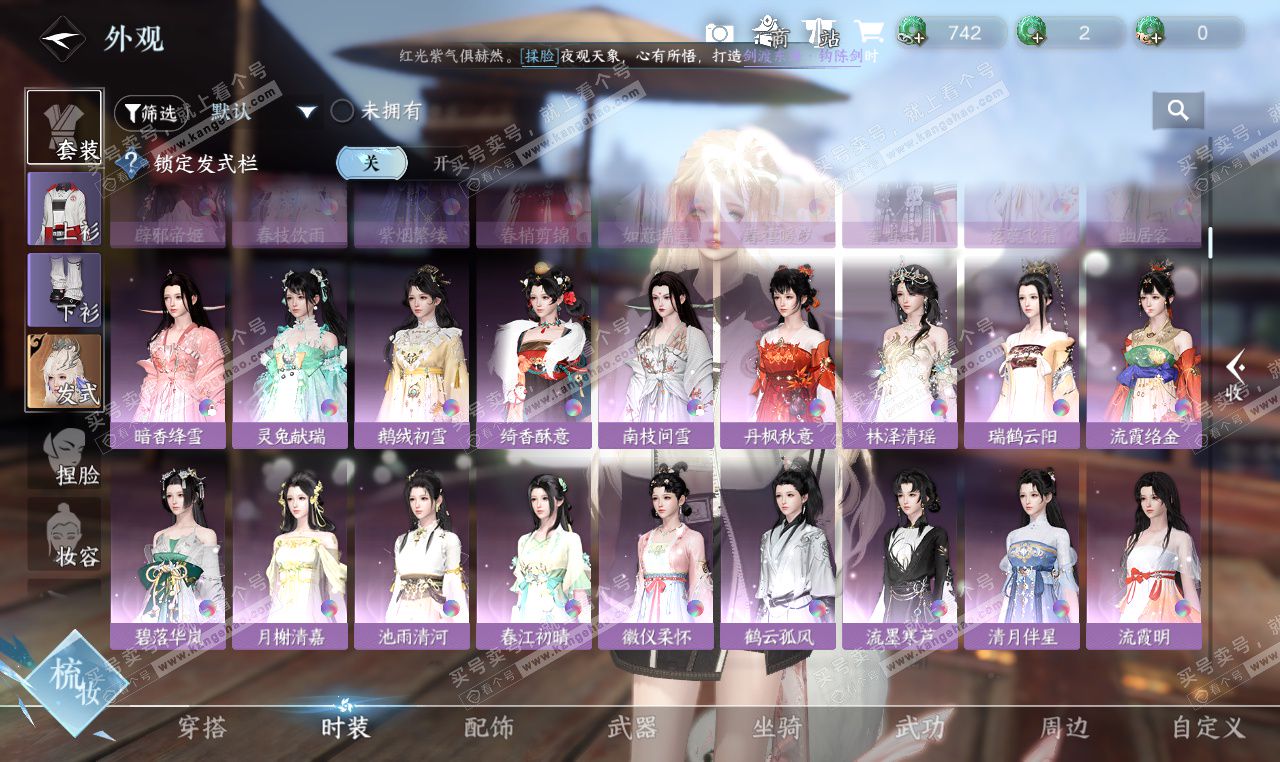Switch to the 武器 bottom tab
The width and height of the screenshot is (1280, 762).
coord(632,727)
